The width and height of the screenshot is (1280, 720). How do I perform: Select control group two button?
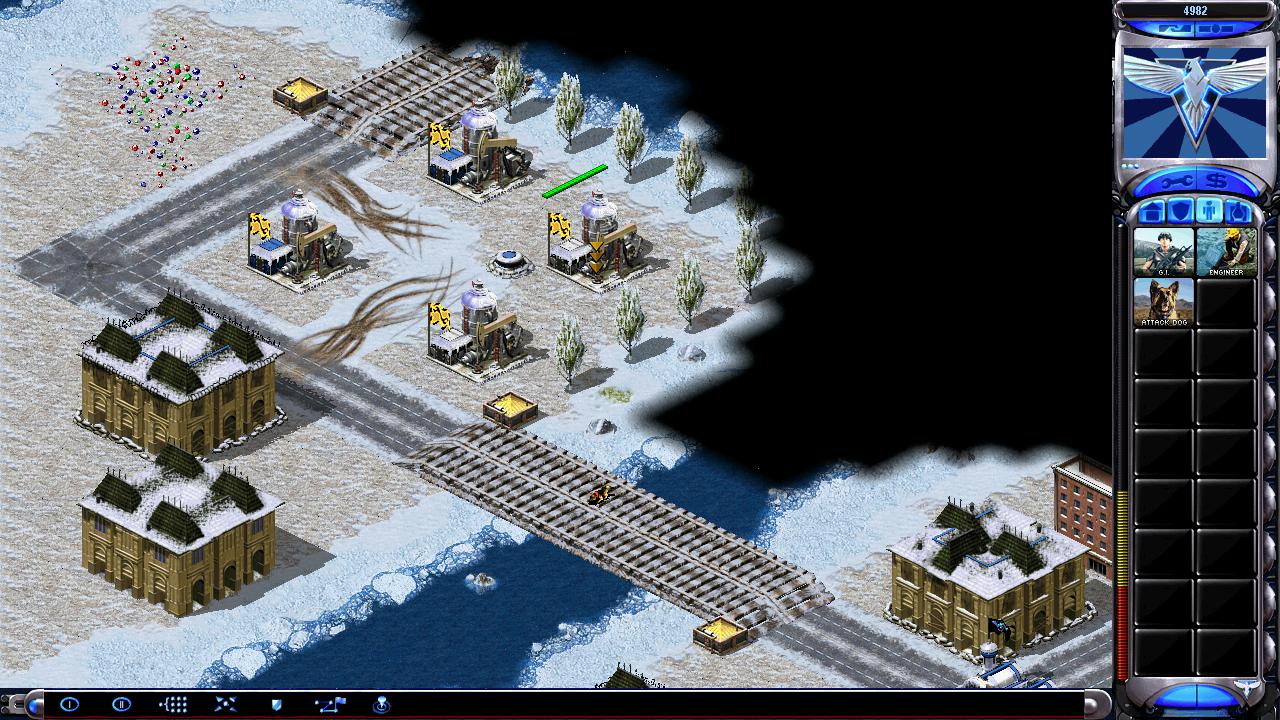click(x=121, y=704)
